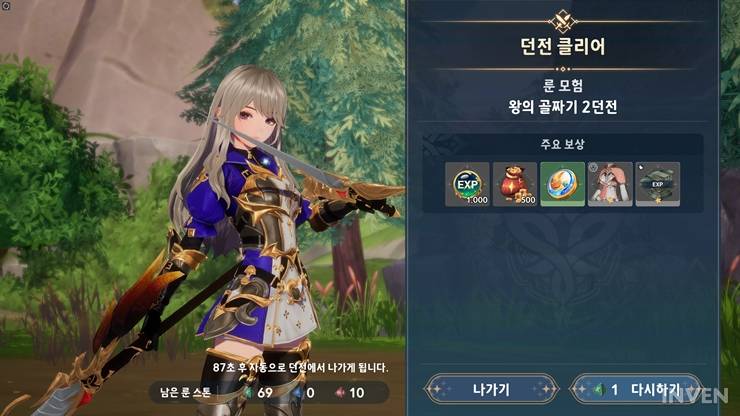This screenshot has width=740, height=416.
Task: Click the 나가기 exit button
Action: point(490,389)
